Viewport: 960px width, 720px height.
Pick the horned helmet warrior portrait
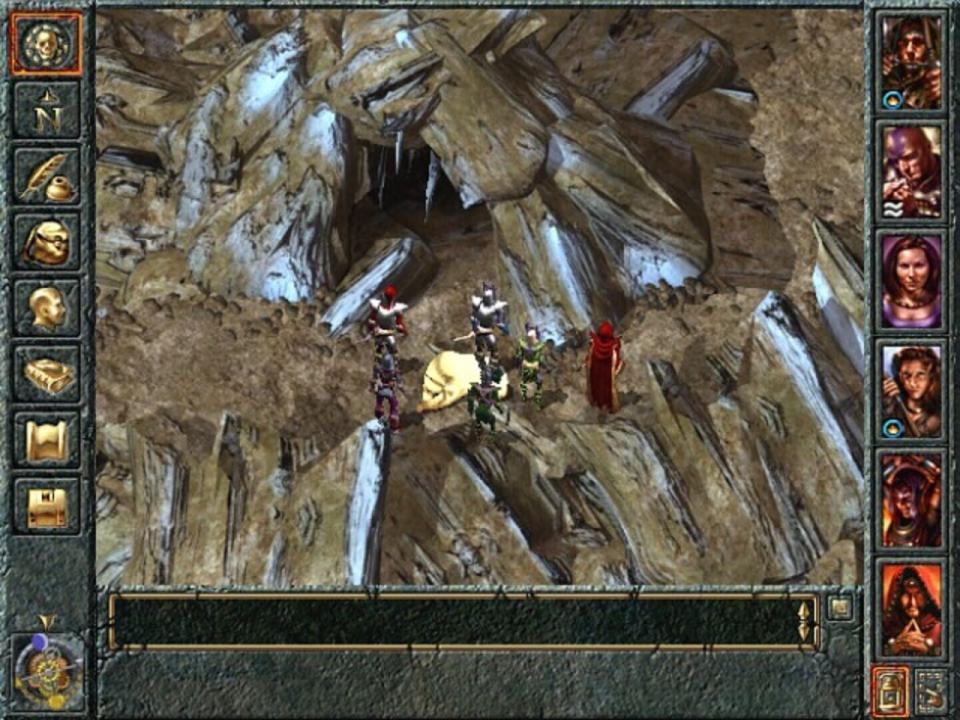(x=911, y=500)
